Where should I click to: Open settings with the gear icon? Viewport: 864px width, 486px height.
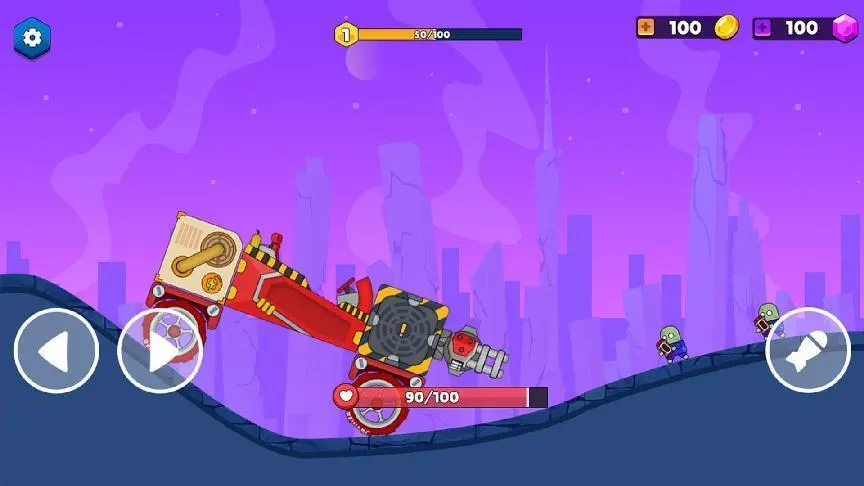(32, 38)
